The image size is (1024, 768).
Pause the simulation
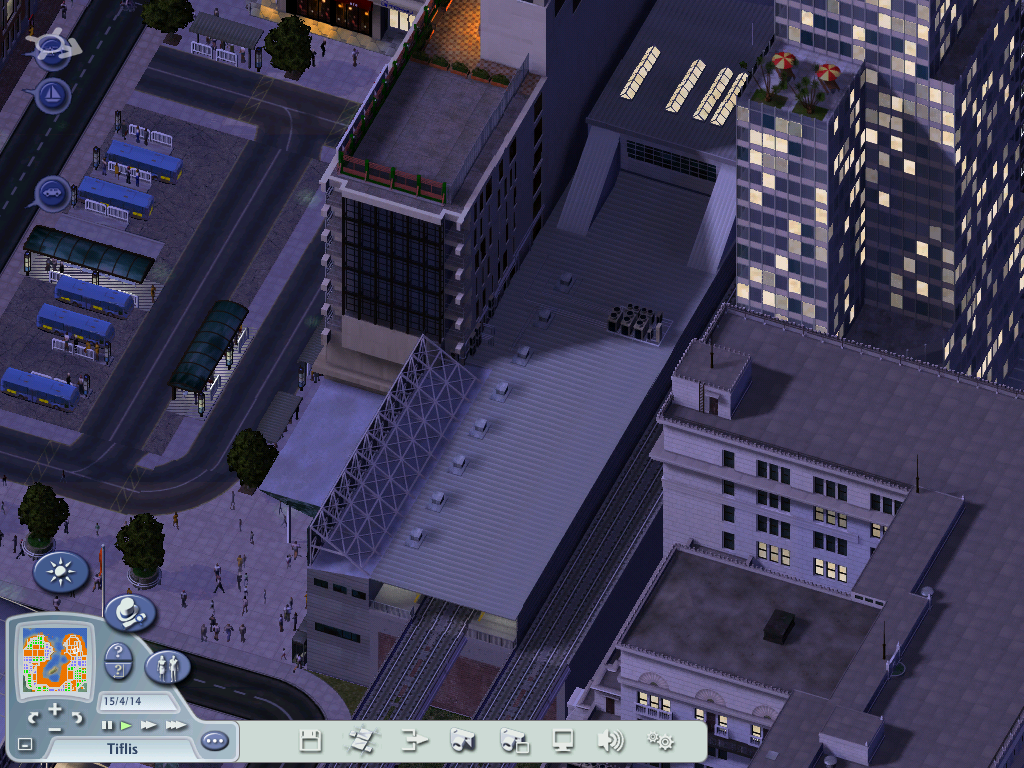coord(107,725)
